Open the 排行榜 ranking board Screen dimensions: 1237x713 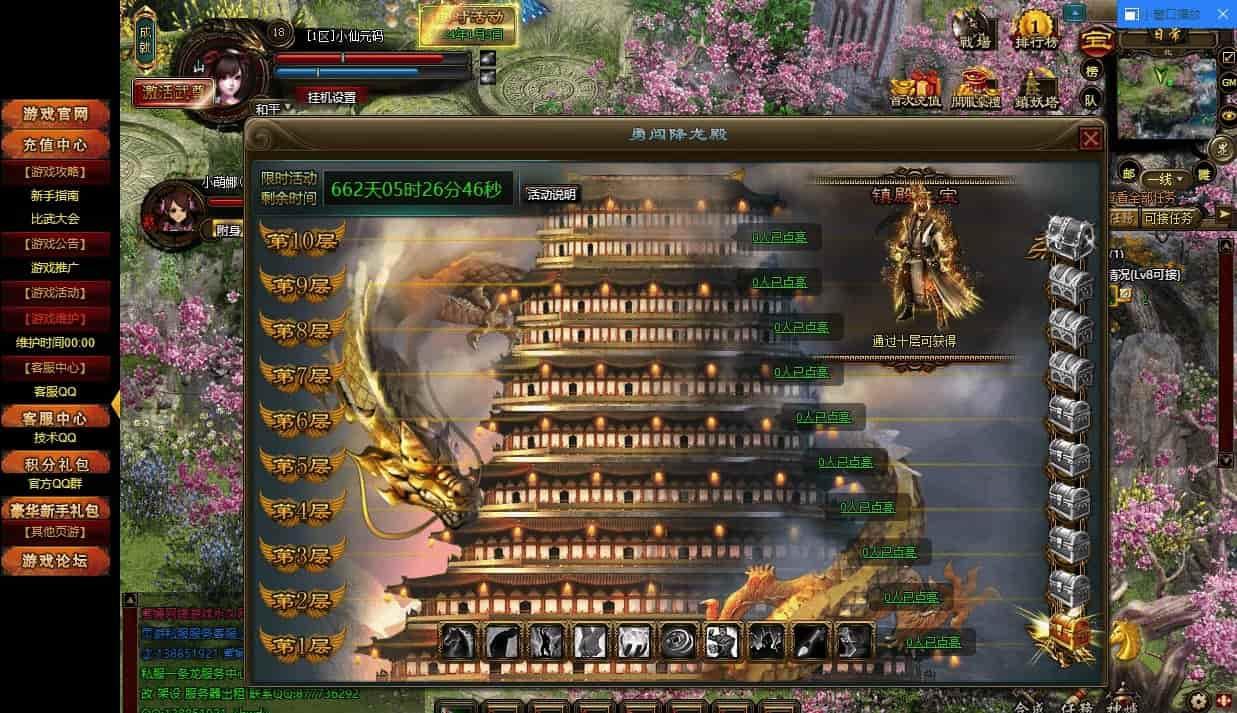1036,30
